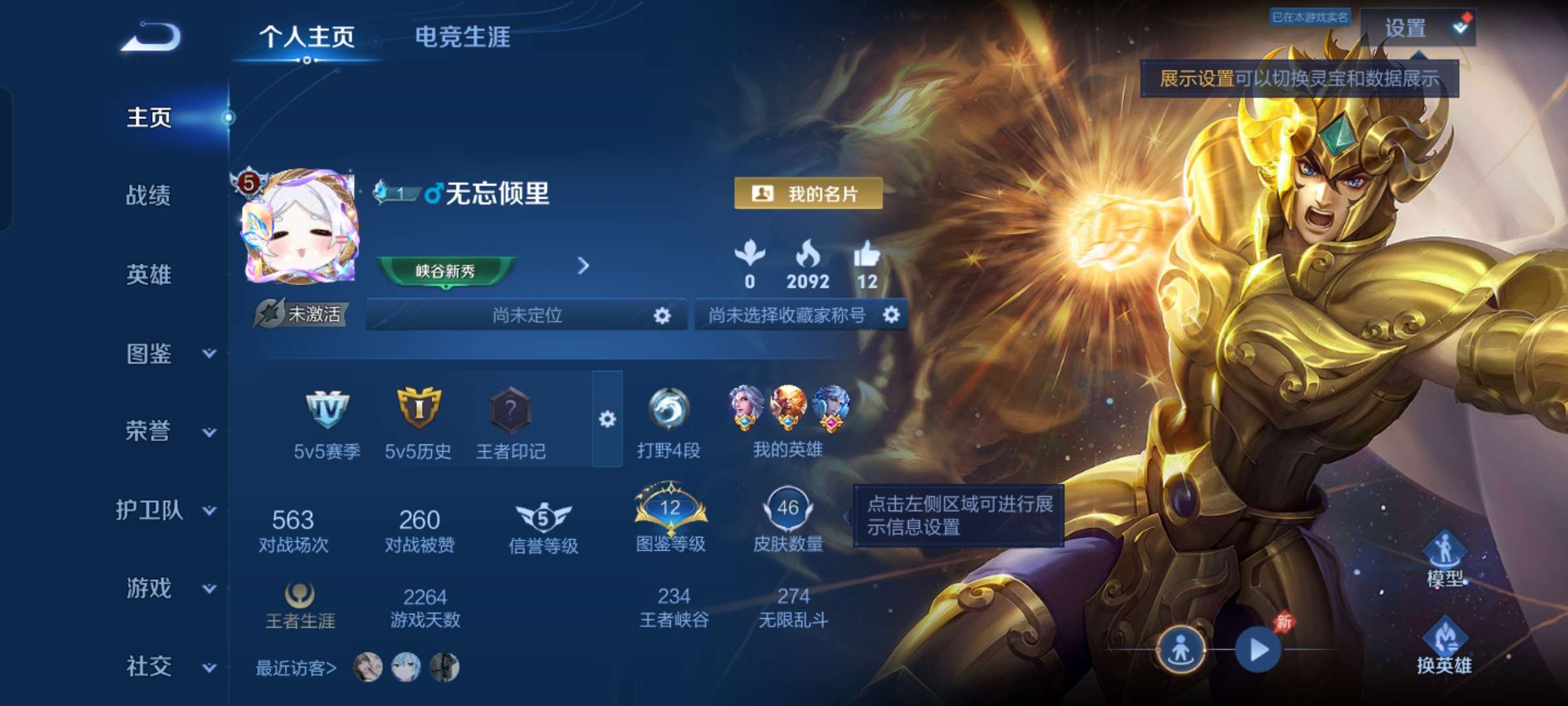Open the gear next to 尚未定位
Image resolution: width=1568 pixels, height=706 pixels.
[x=662, y=315]
